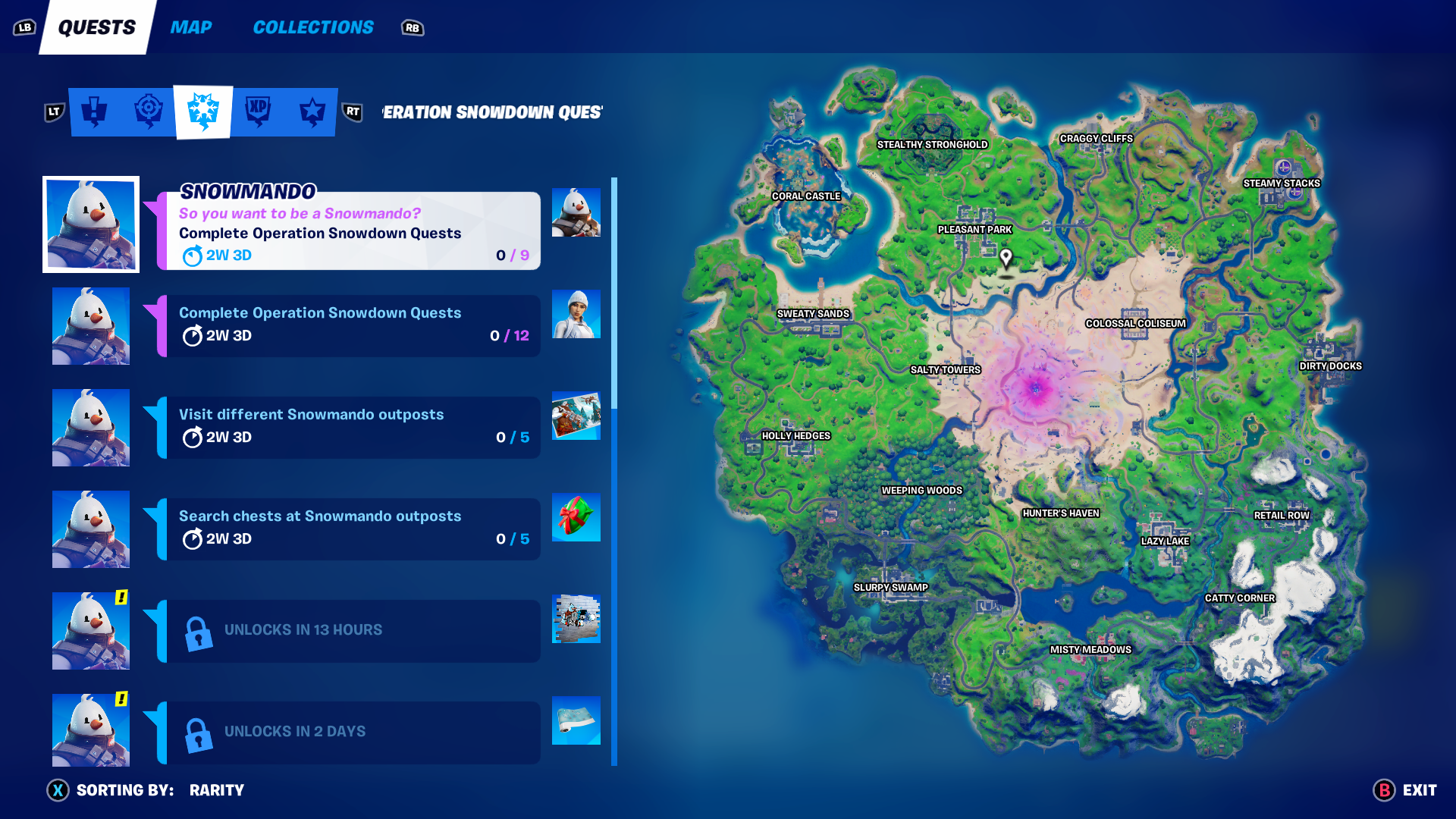Viewport: 1456px width, 819px height.
Task: Click the stopwatch timer icon on the Snowmando quest
Action: click(193, 256)
